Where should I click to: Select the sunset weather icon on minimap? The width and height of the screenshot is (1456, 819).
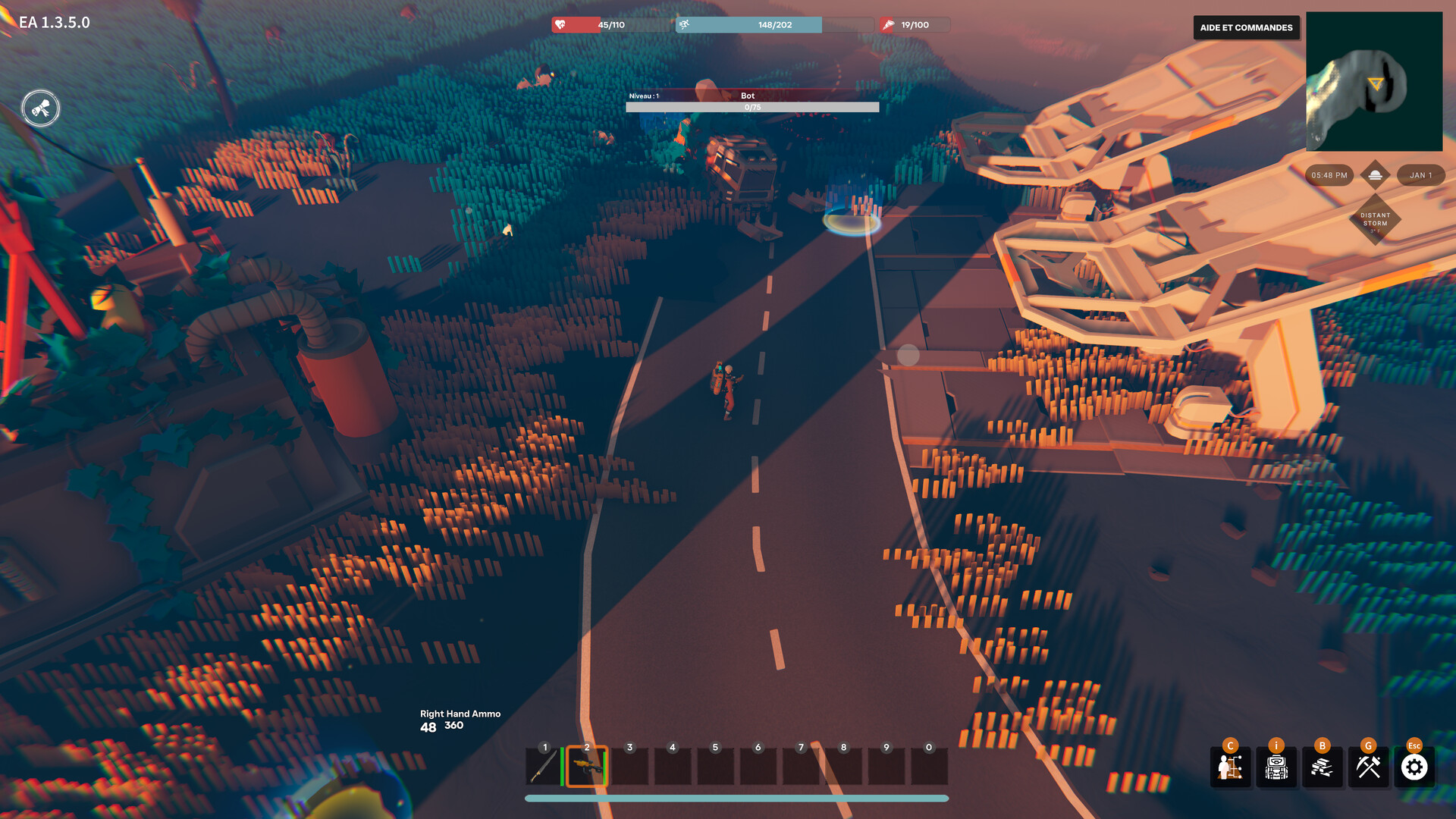pos(1376,174)
